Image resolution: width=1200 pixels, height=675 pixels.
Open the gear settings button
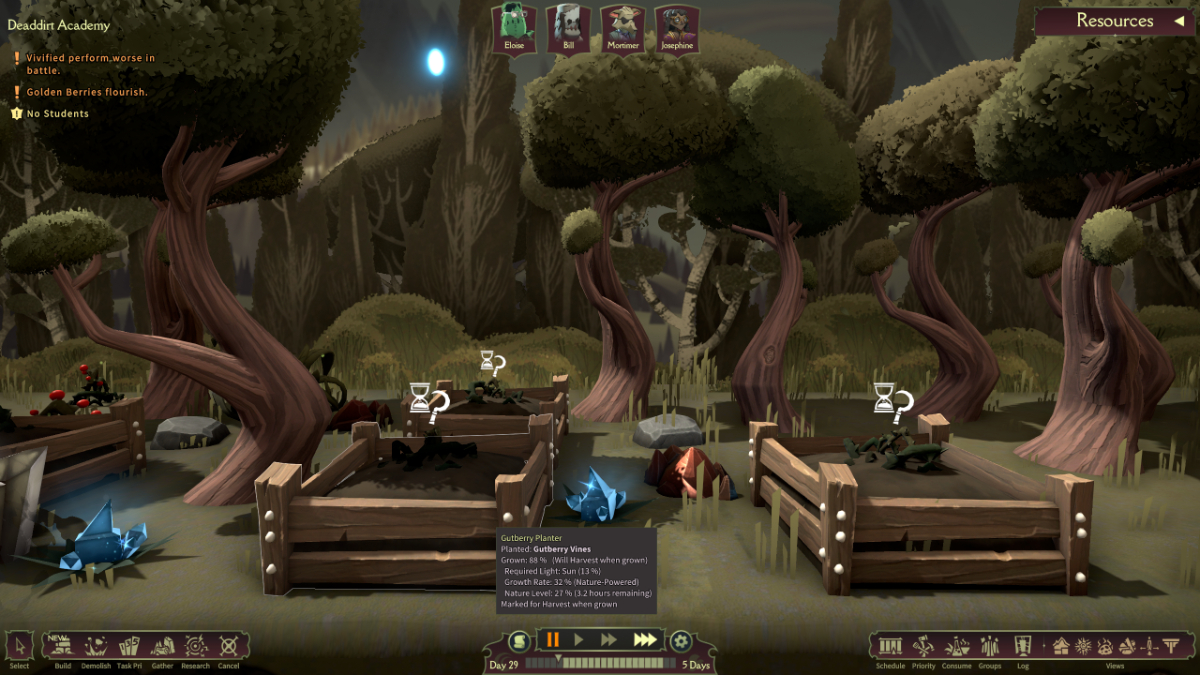point(681,641)
